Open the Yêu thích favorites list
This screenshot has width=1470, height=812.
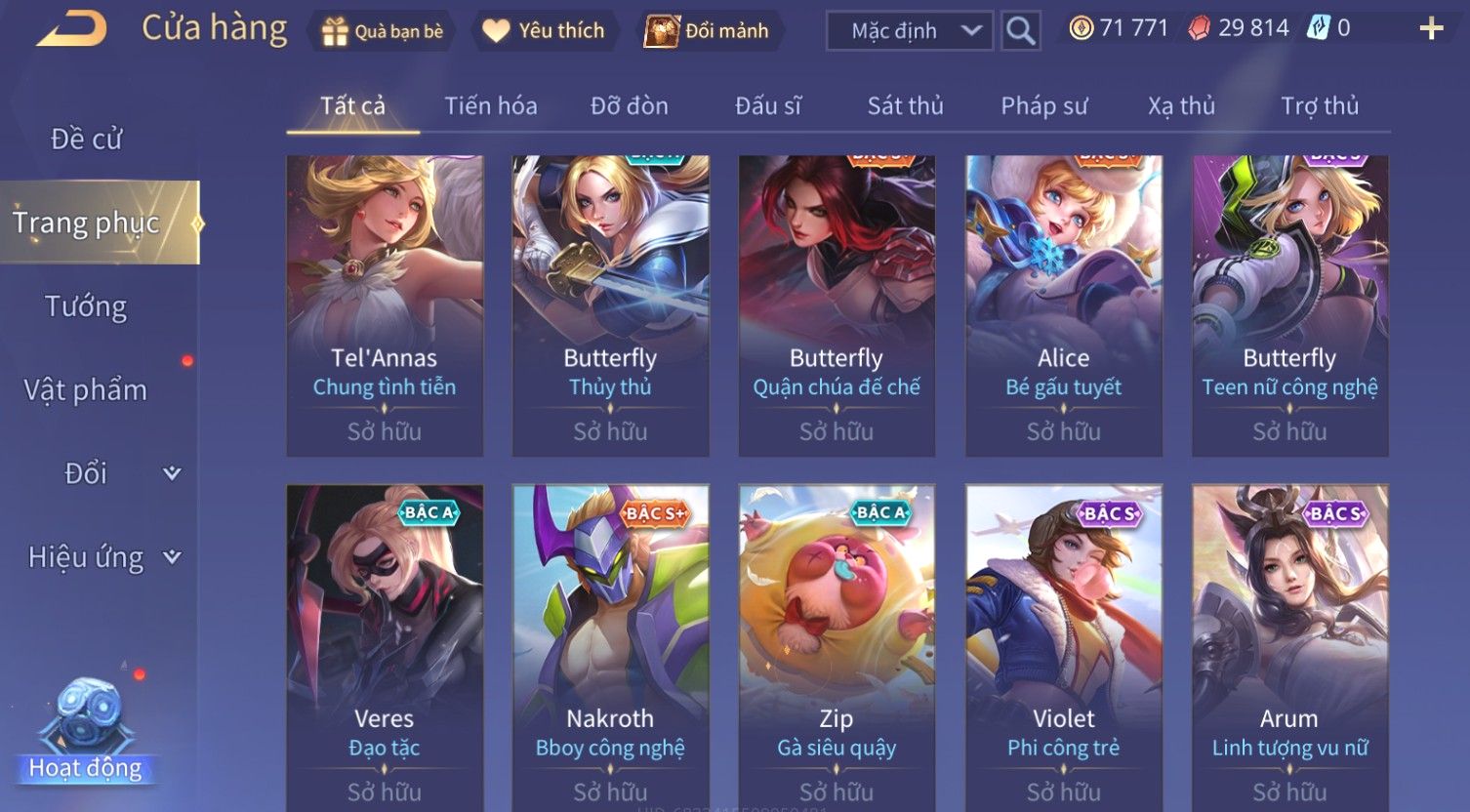click(x=545, y=31)
